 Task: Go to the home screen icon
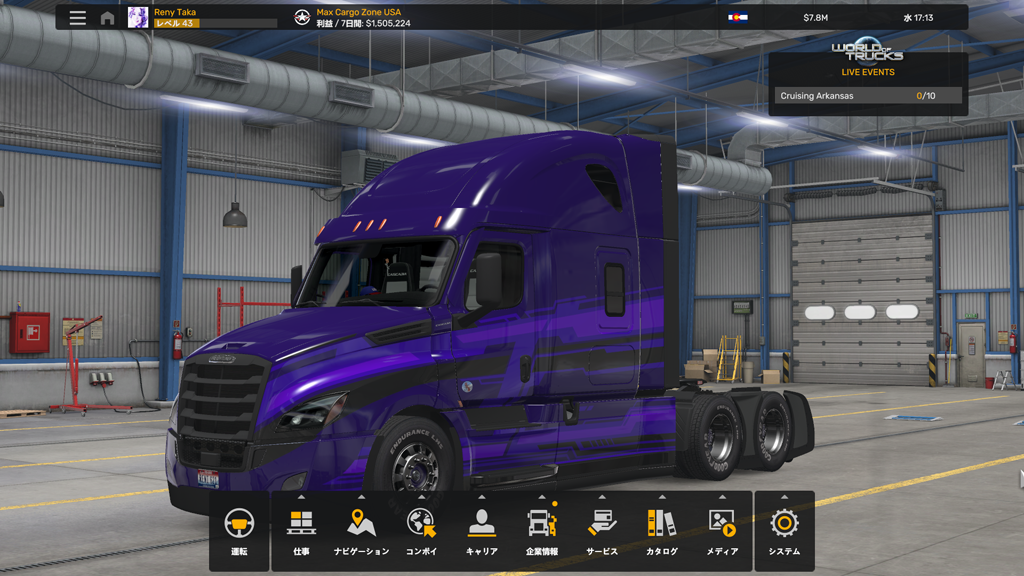pyautogui.click(x=107, y=18)
